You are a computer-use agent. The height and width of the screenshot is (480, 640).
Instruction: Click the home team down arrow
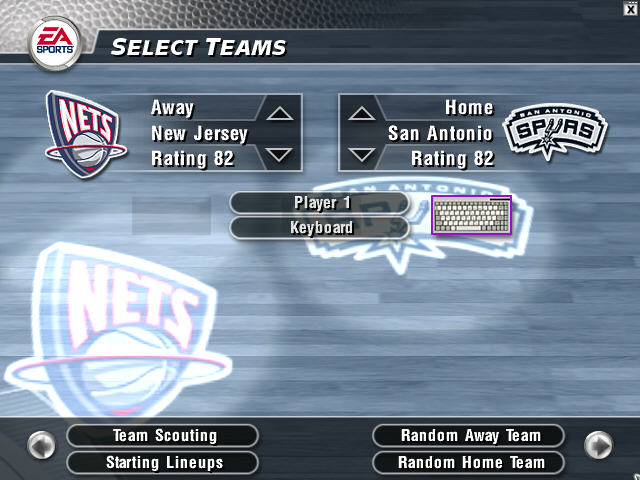click(x=361, y=155)
